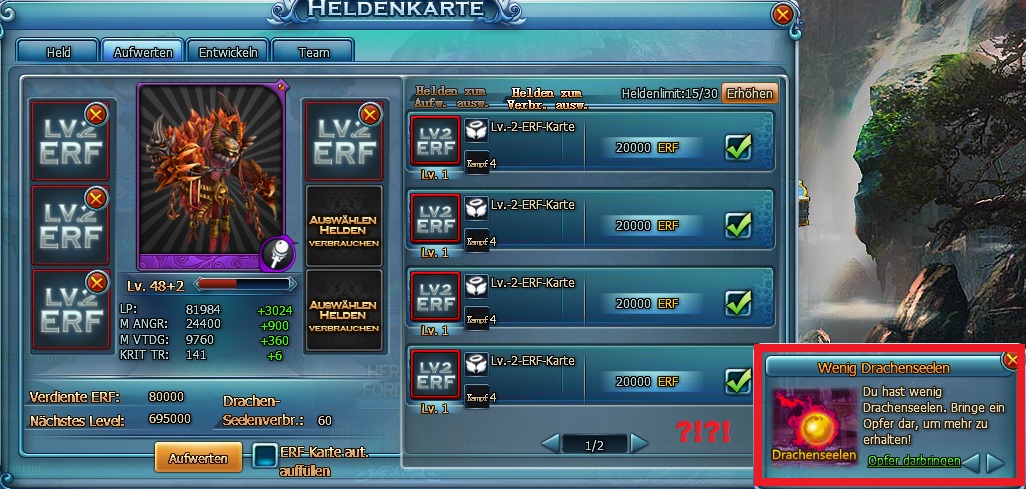1026x489 pixels.
Task: Open the Helden zum Aufw. ausw. list
Action: coord(452,96)
